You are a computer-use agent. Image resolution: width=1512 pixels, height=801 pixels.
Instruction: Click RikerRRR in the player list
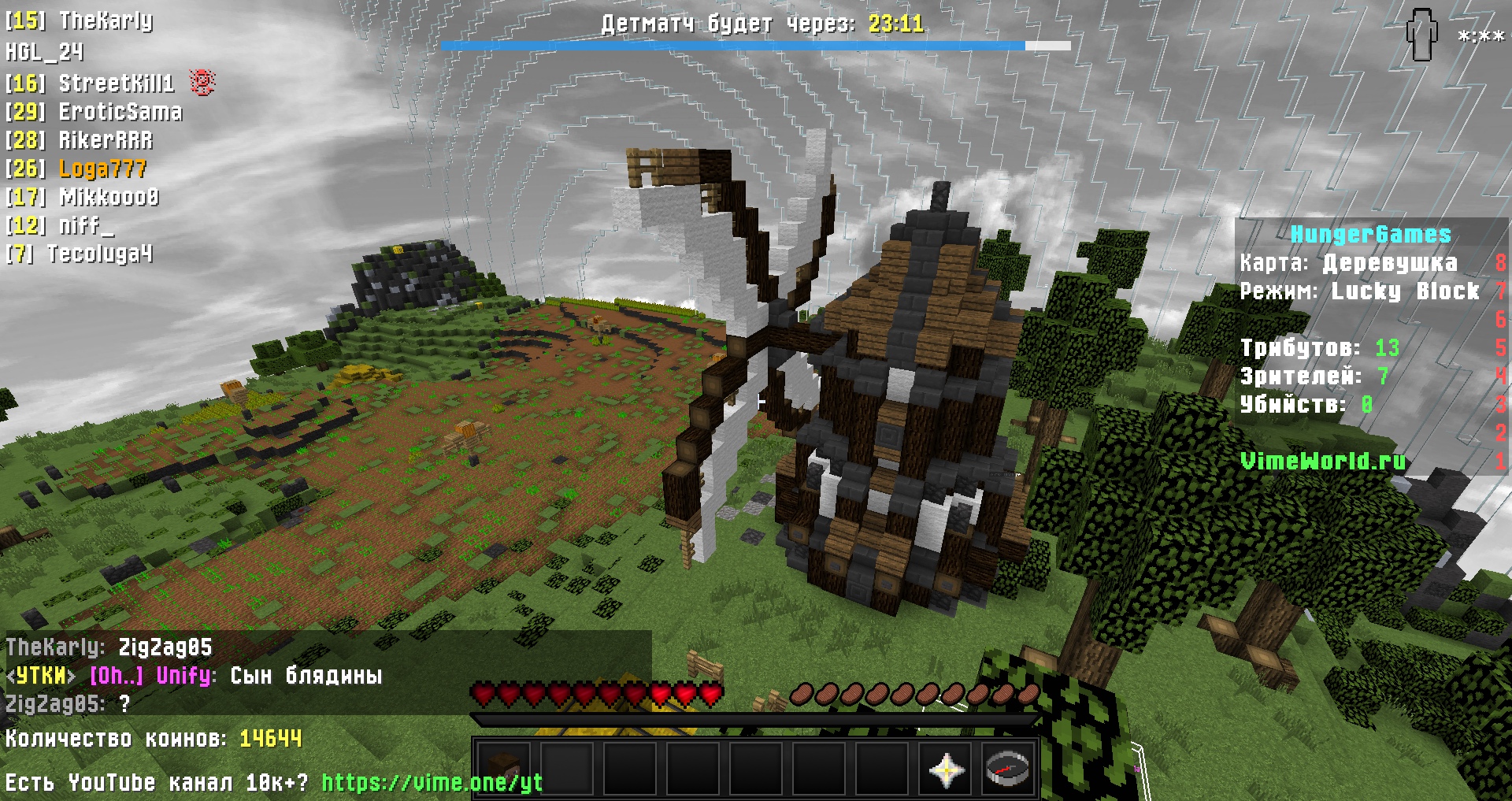click(106, 140)
